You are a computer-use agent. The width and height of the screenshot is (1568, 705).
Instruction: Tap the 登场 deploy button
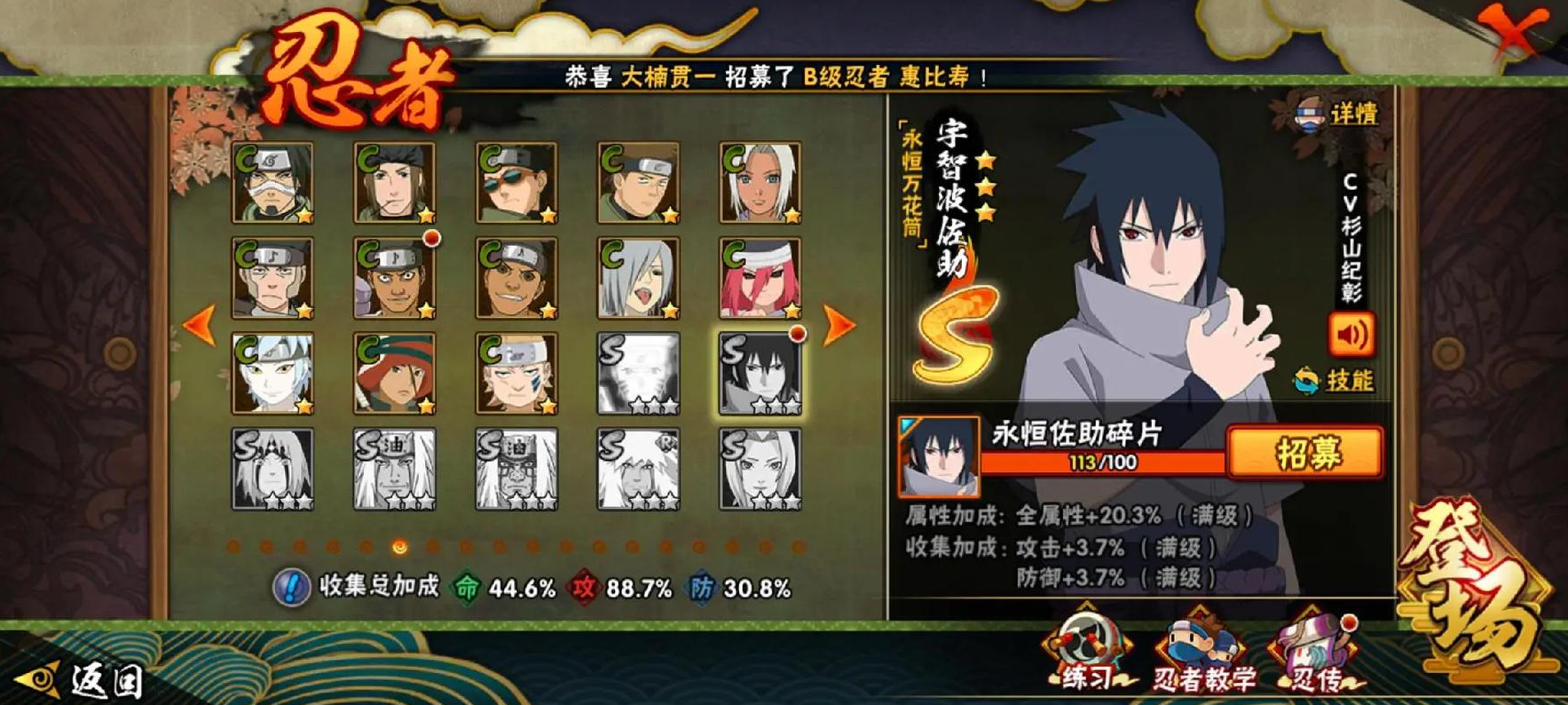tap(1473, 590)
